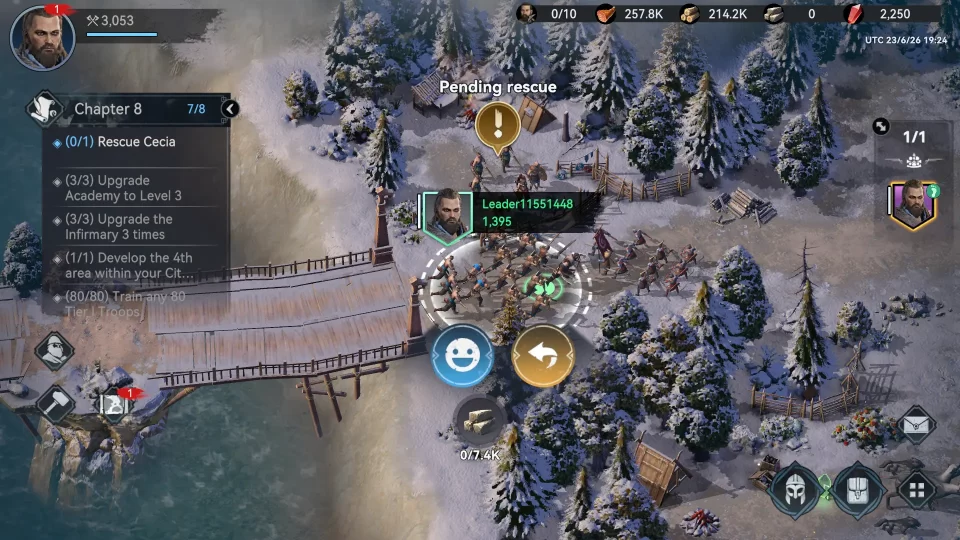Open the backpack inventory
The height and width of the screenshot is (540, 960).
(x=859, y=490)
